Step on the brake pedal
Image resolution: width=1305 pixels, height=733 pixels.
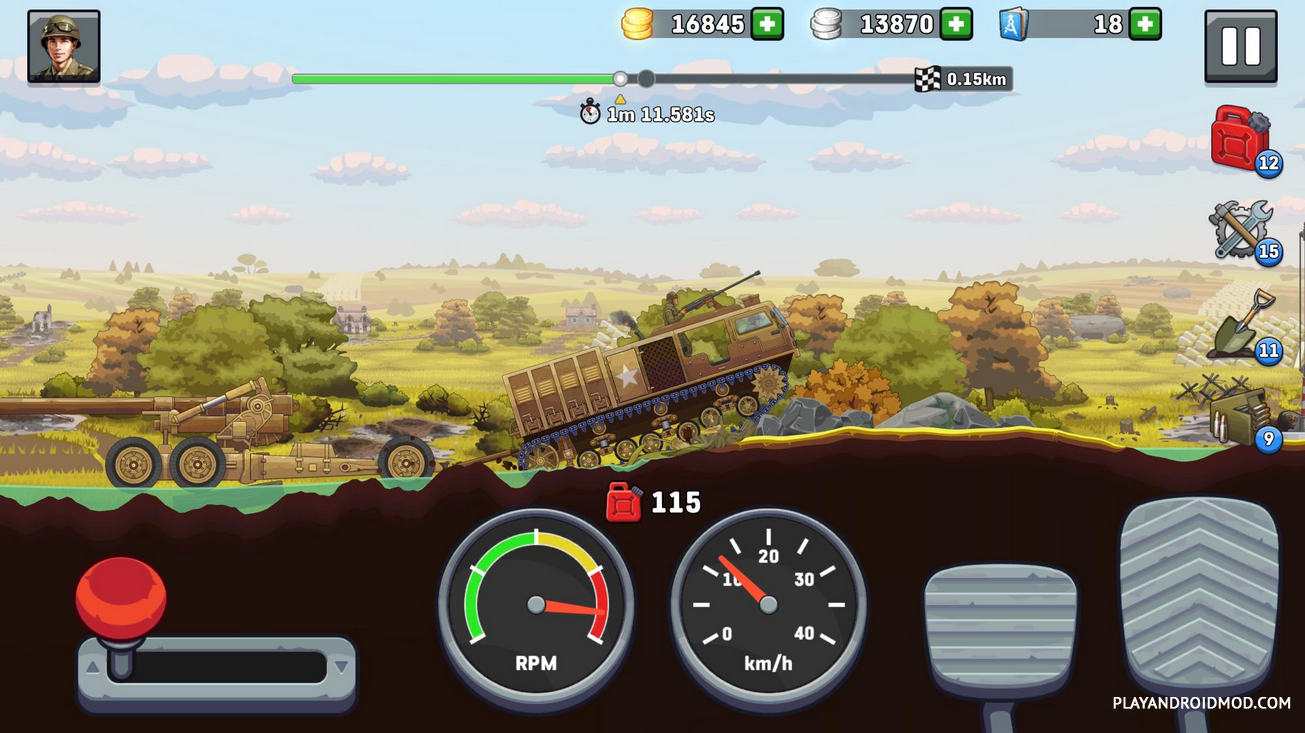[x=1000, y=627]
